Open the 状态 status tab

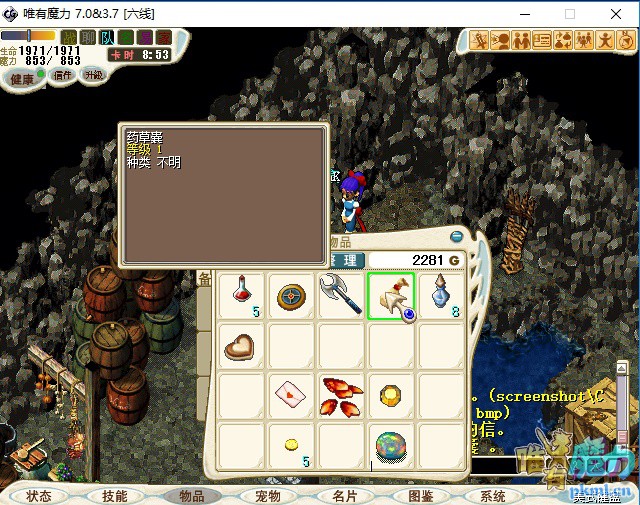click(39, 496)
